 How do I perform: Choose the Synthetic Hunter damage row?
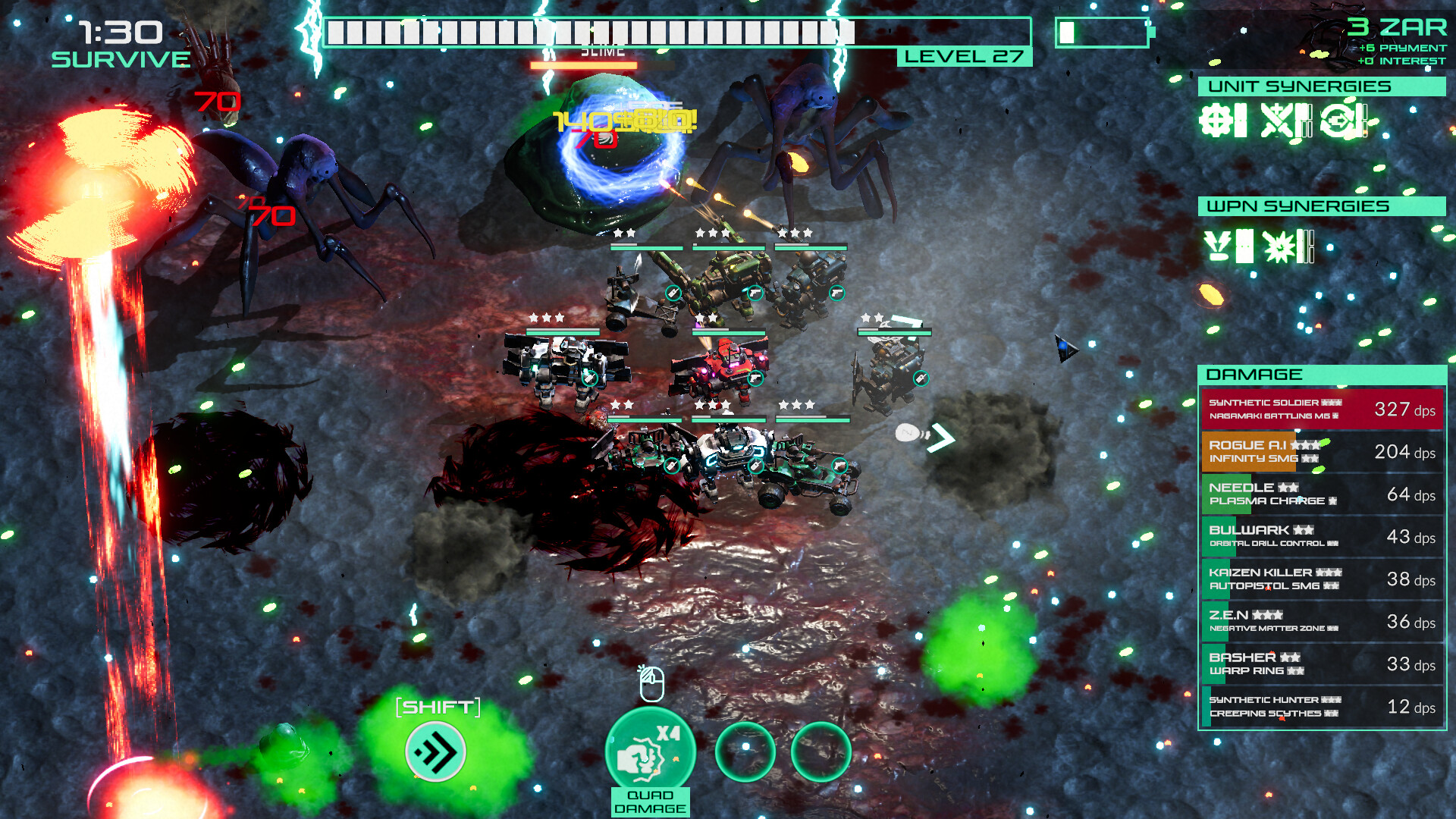[1322, 707]
